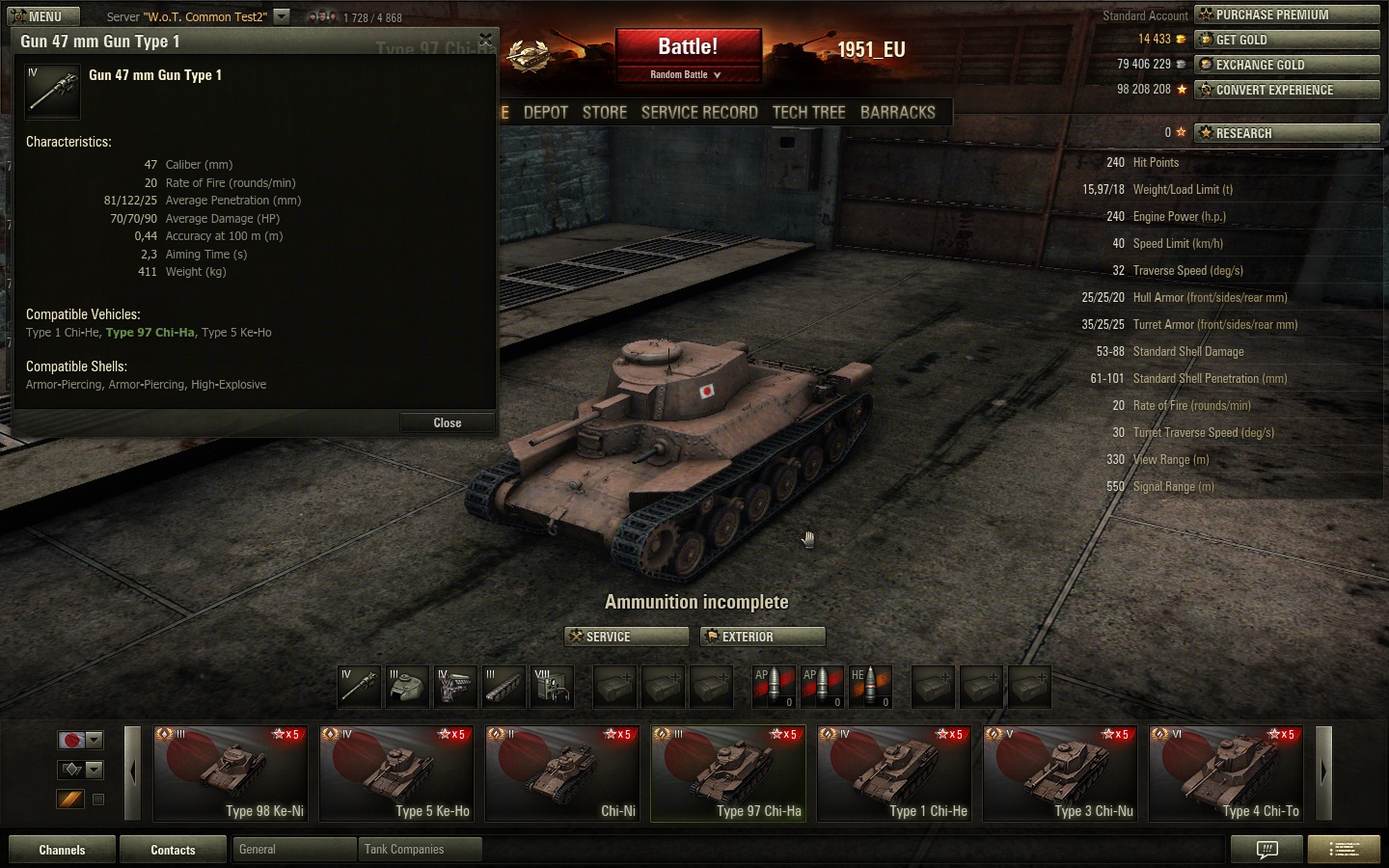Viewport: 1389px width, 868px height.
Task: Go to the Store tab
Action: [x=605, y=112]
